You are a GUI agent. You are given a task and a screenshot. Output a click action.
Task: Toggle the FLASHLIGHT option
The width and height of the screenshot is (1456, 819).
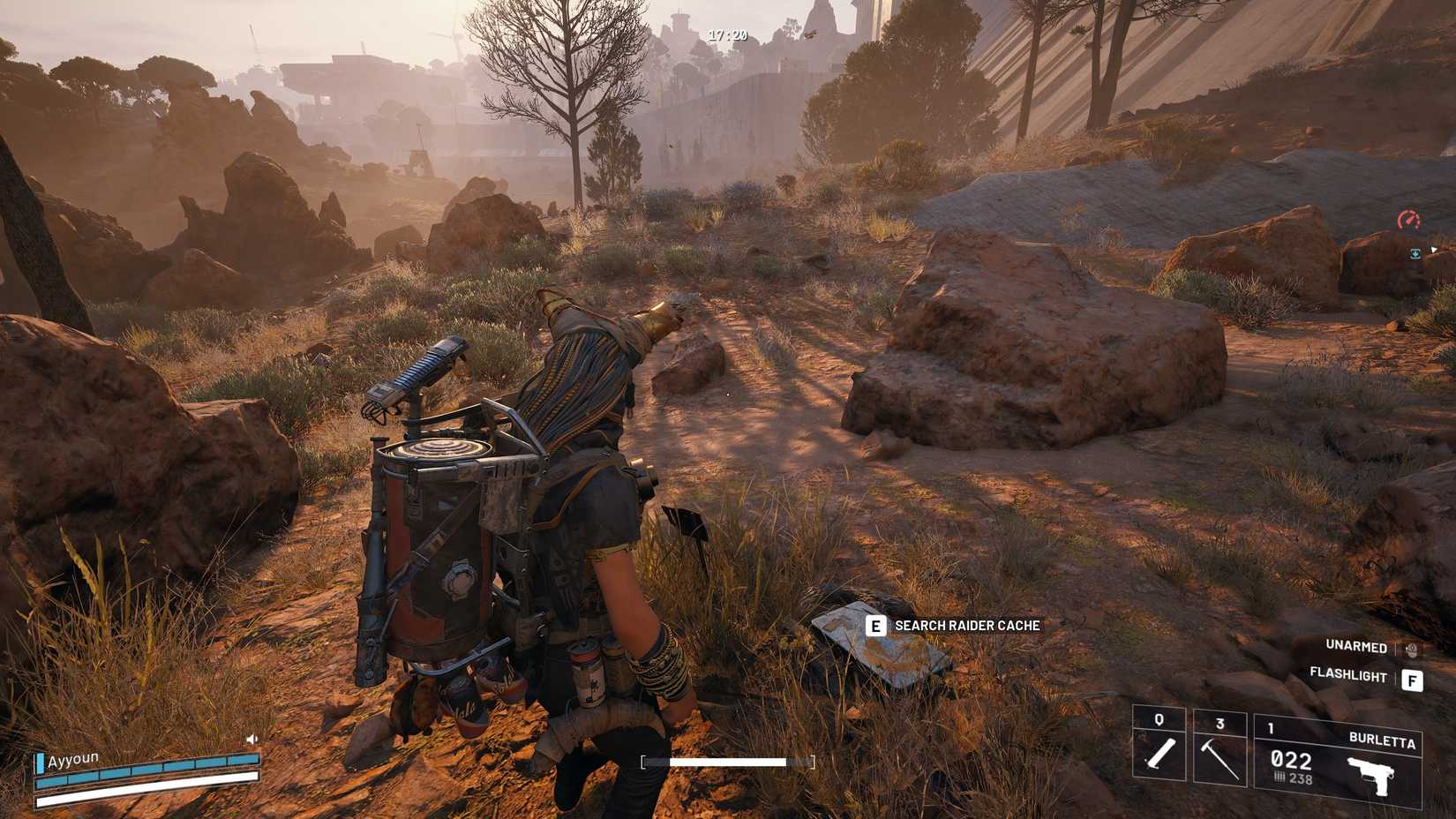[1349, 674]
